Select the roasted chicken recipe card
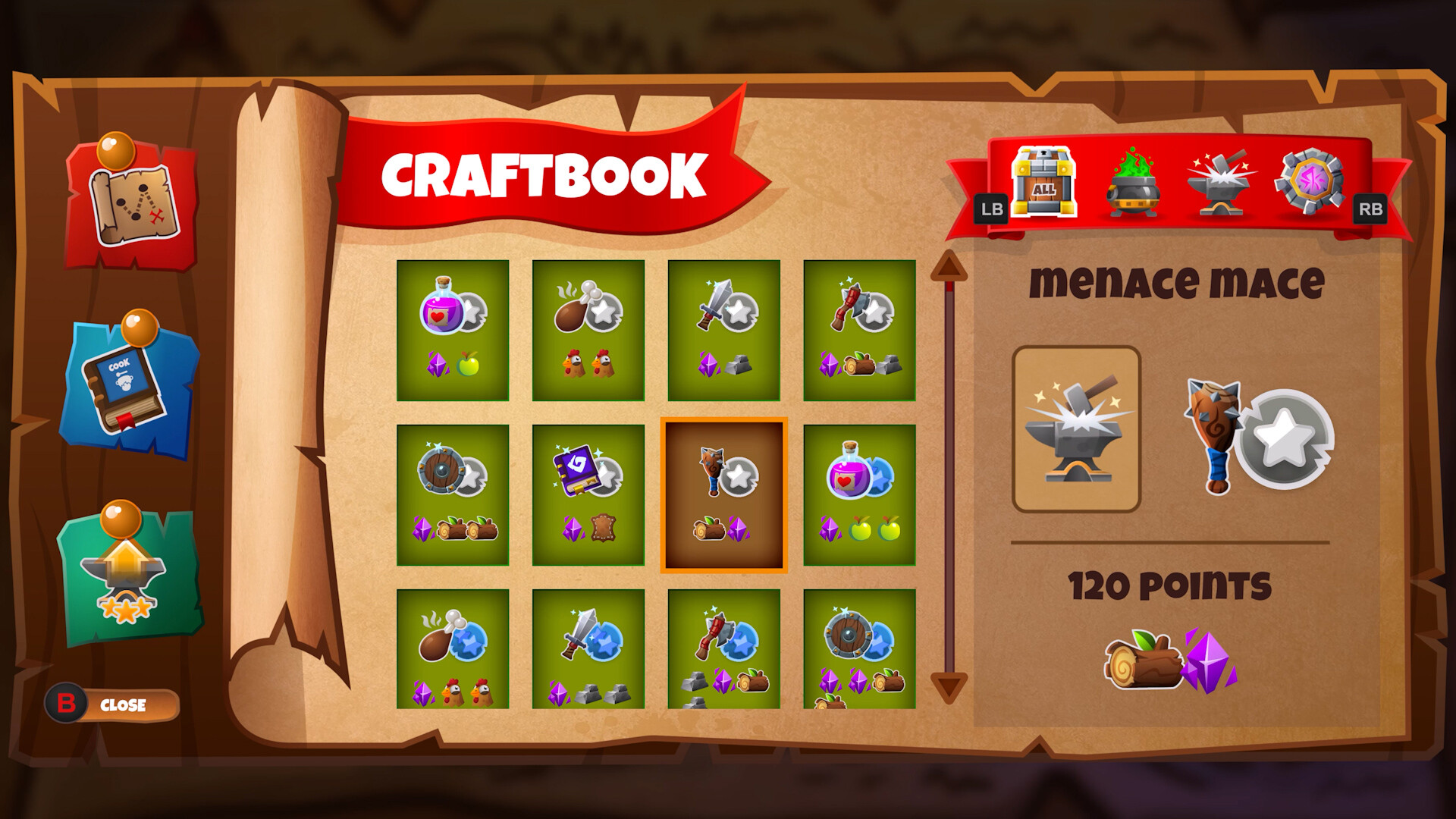 [588, 330]
